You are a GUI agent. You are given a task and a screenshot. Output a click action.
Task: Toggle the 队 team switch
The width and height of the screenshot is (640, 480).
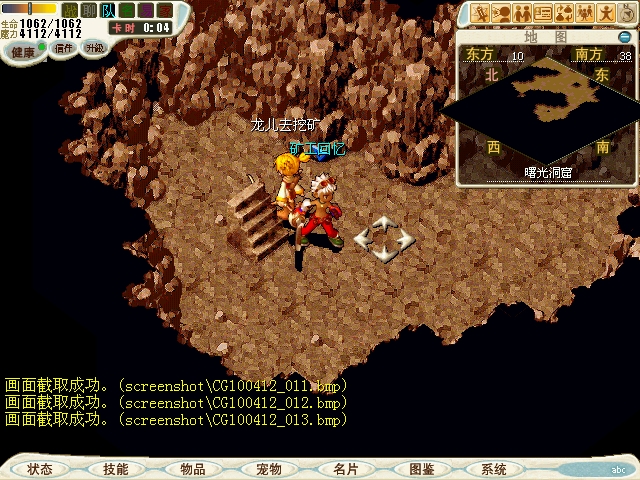(x=108, y=10)
